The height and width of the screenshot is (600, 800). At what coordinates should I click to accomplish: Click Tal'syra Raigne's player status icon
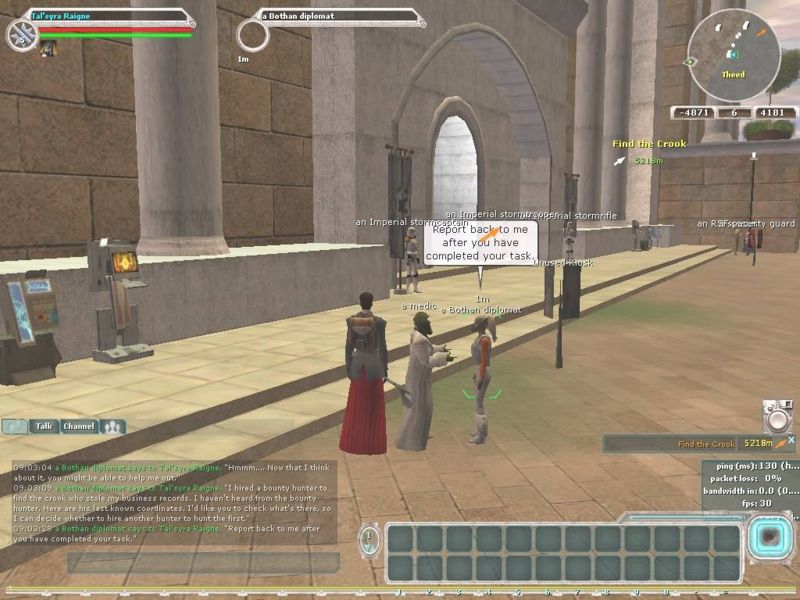pyautogui.click(x=22, y=35)
